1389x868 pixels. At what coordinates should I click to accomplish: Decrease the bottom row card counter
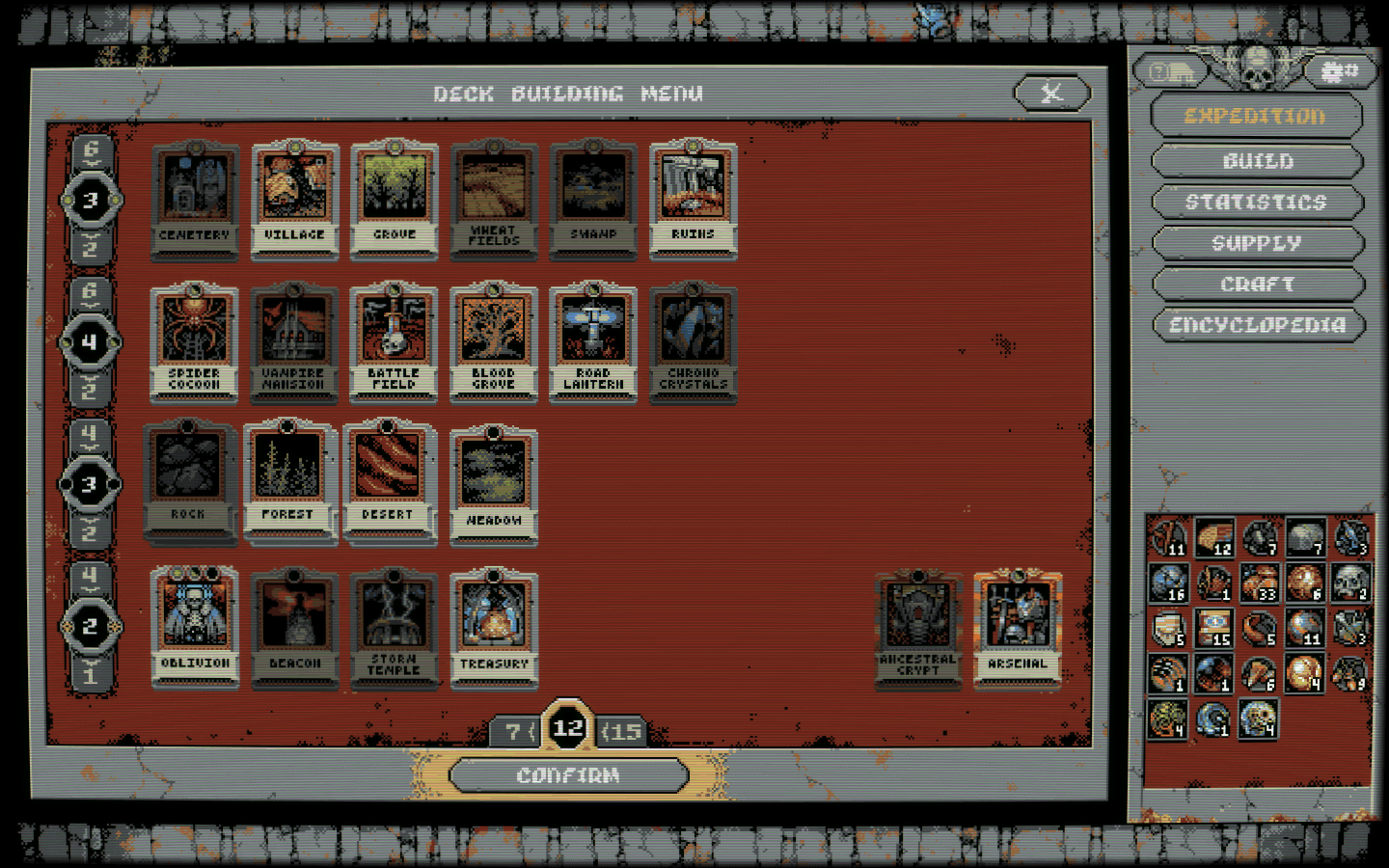click(x=92, y=675)
